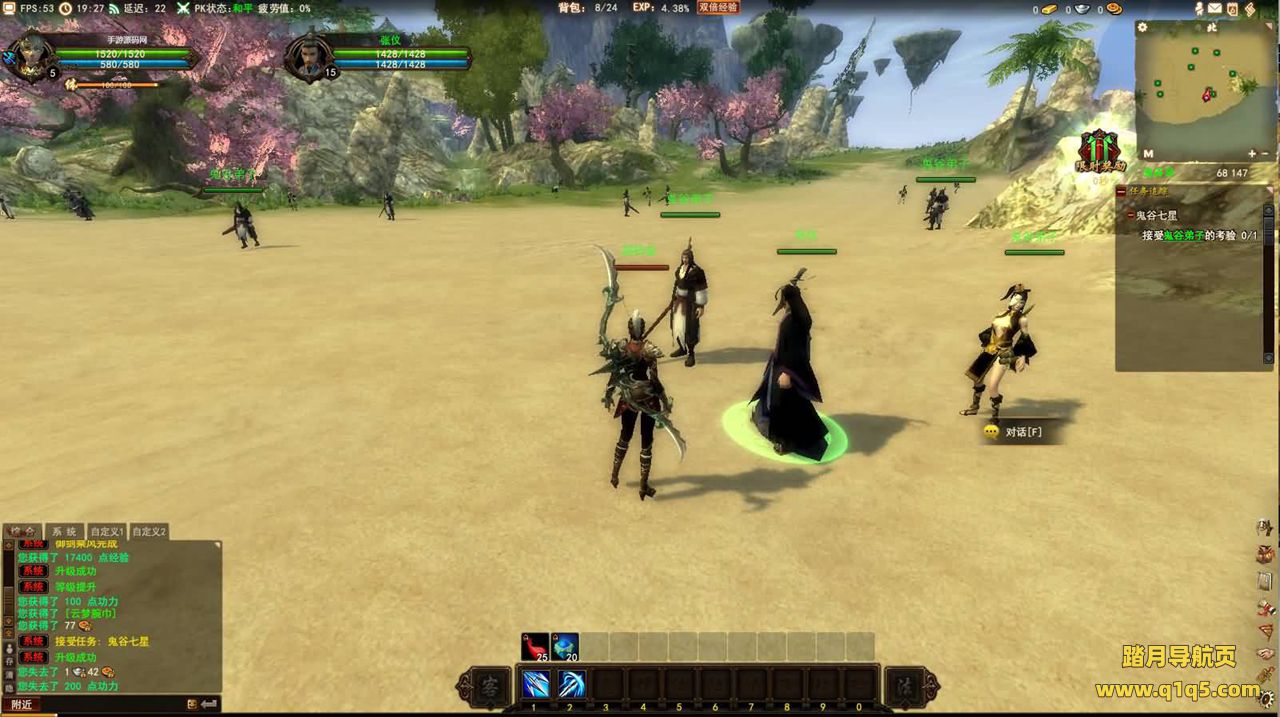
Task: Click the 双倍经验 double experience button
Action: click(718, 7)
